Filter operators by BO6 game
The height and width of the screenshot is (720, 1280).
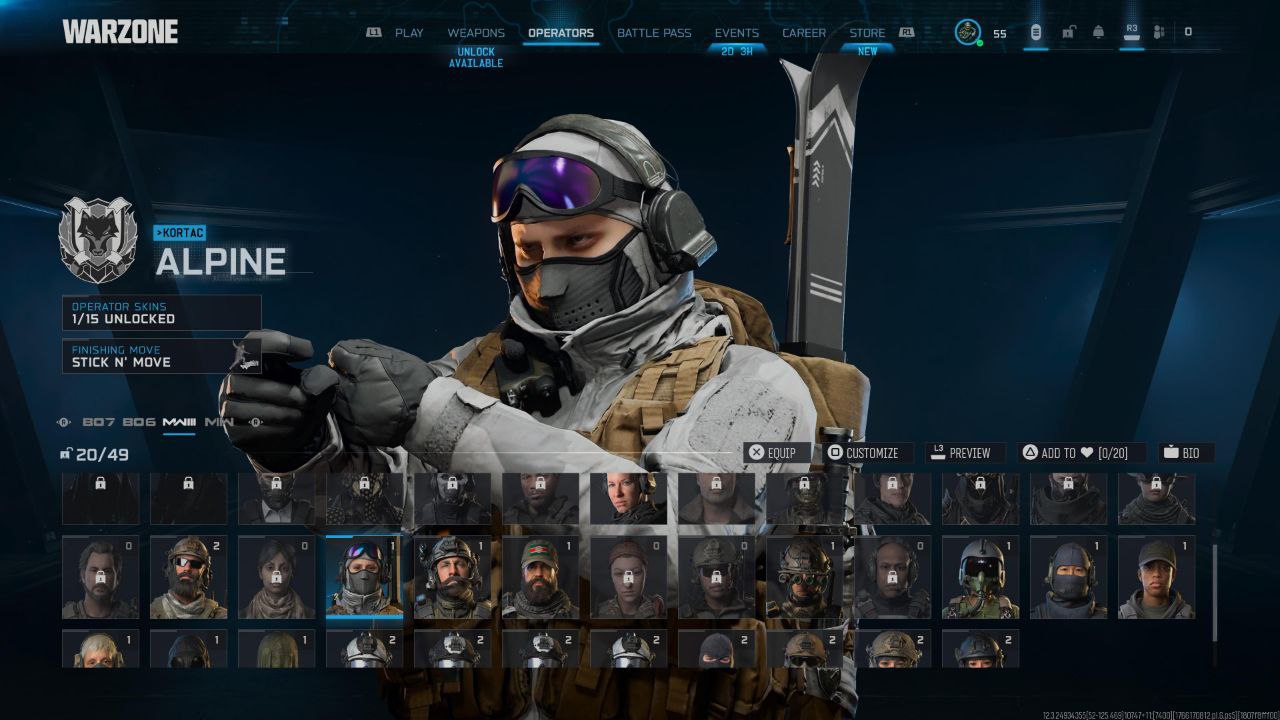[139, 422]
